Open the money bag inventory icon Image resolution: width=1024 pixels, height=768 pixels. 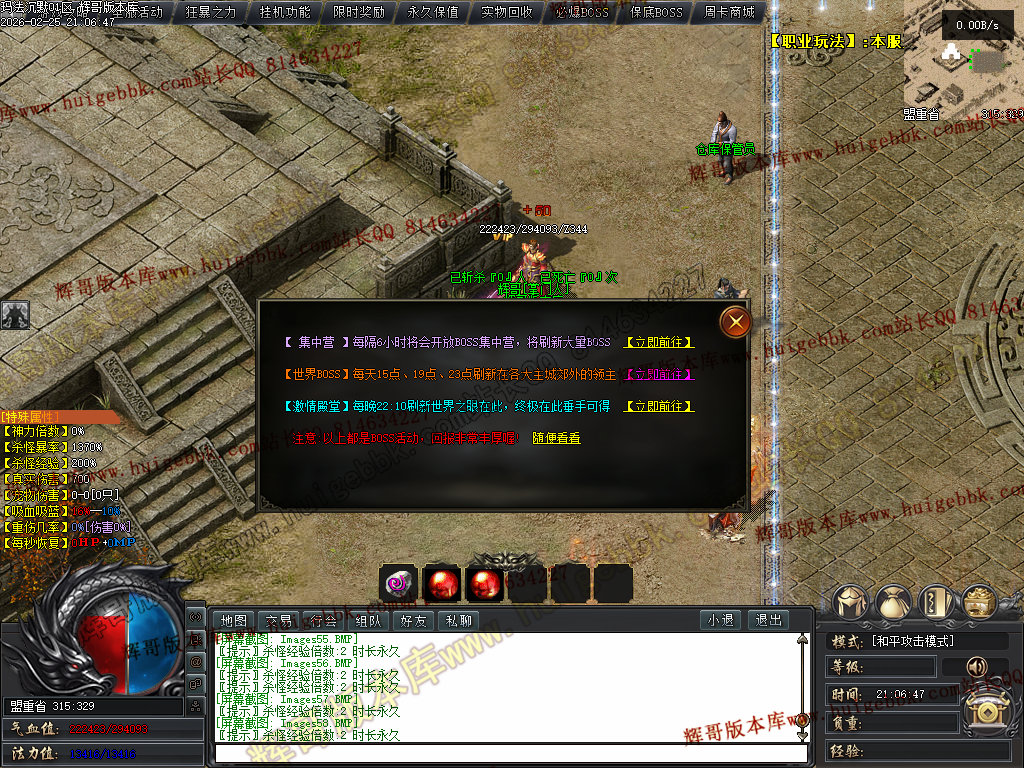893,602
